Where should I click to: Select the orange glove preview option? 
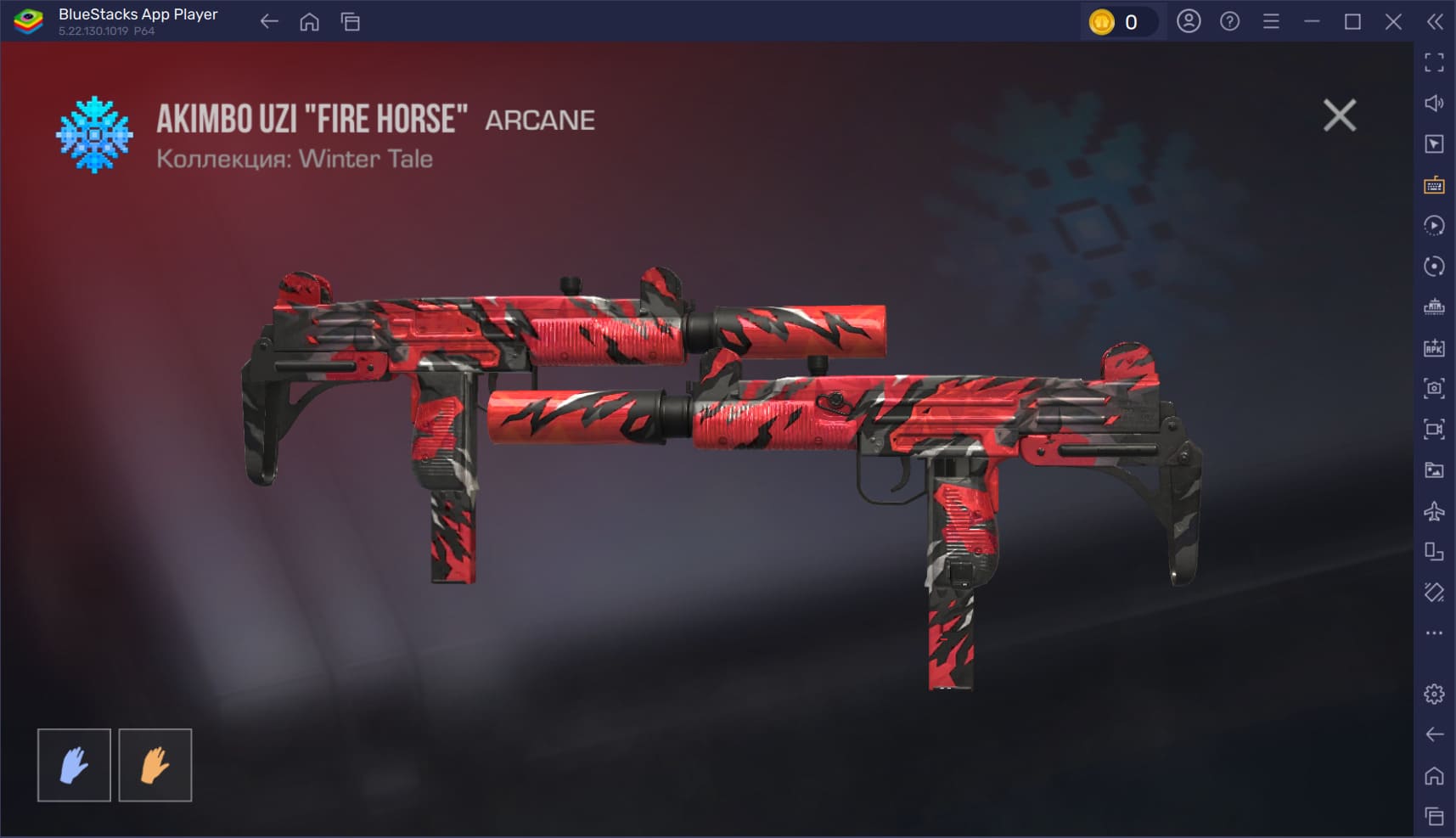155,765
